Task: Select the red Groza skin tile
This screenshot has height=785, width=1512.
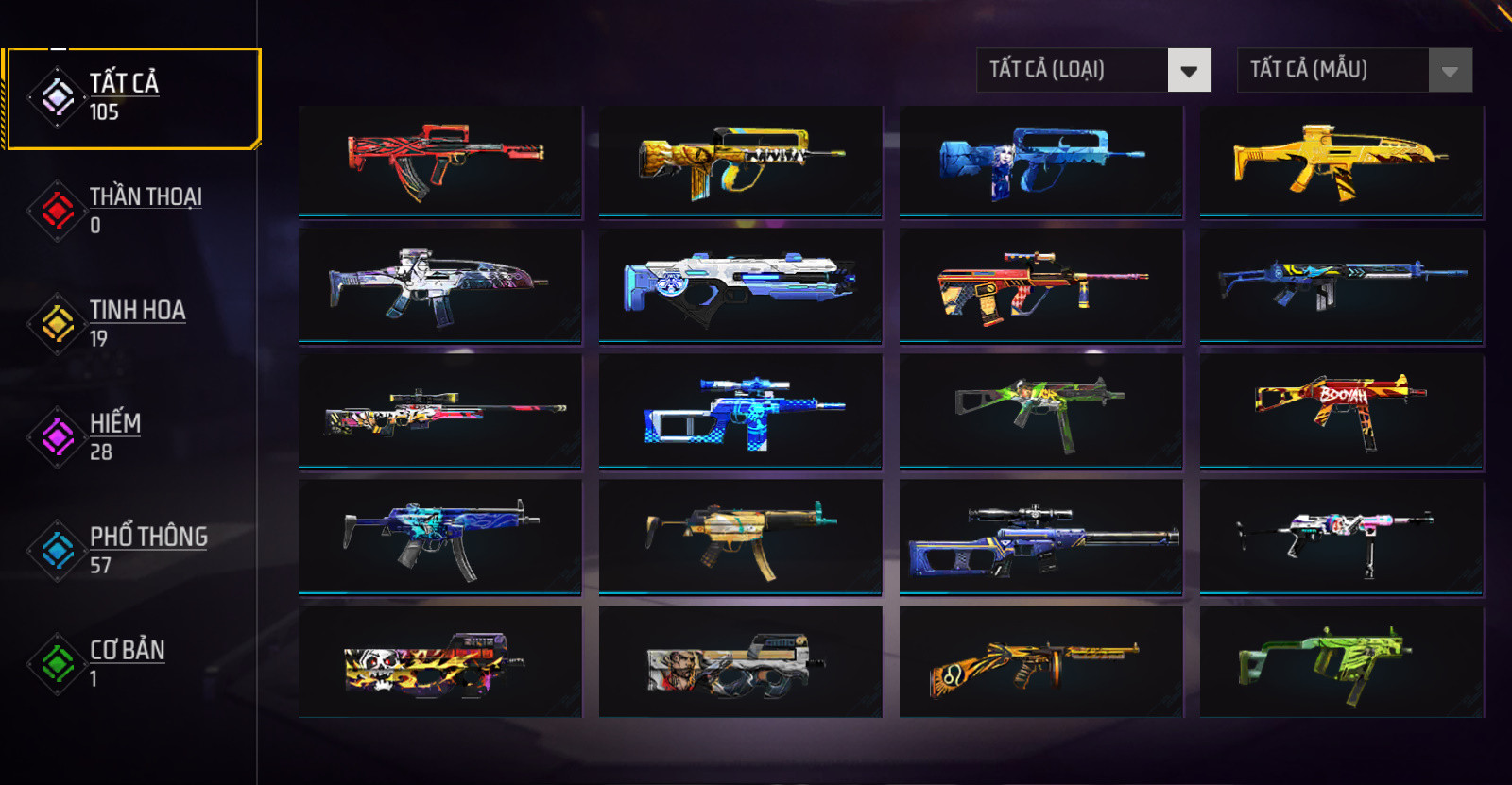Action: pyautogui.click(x=440, y=162)
